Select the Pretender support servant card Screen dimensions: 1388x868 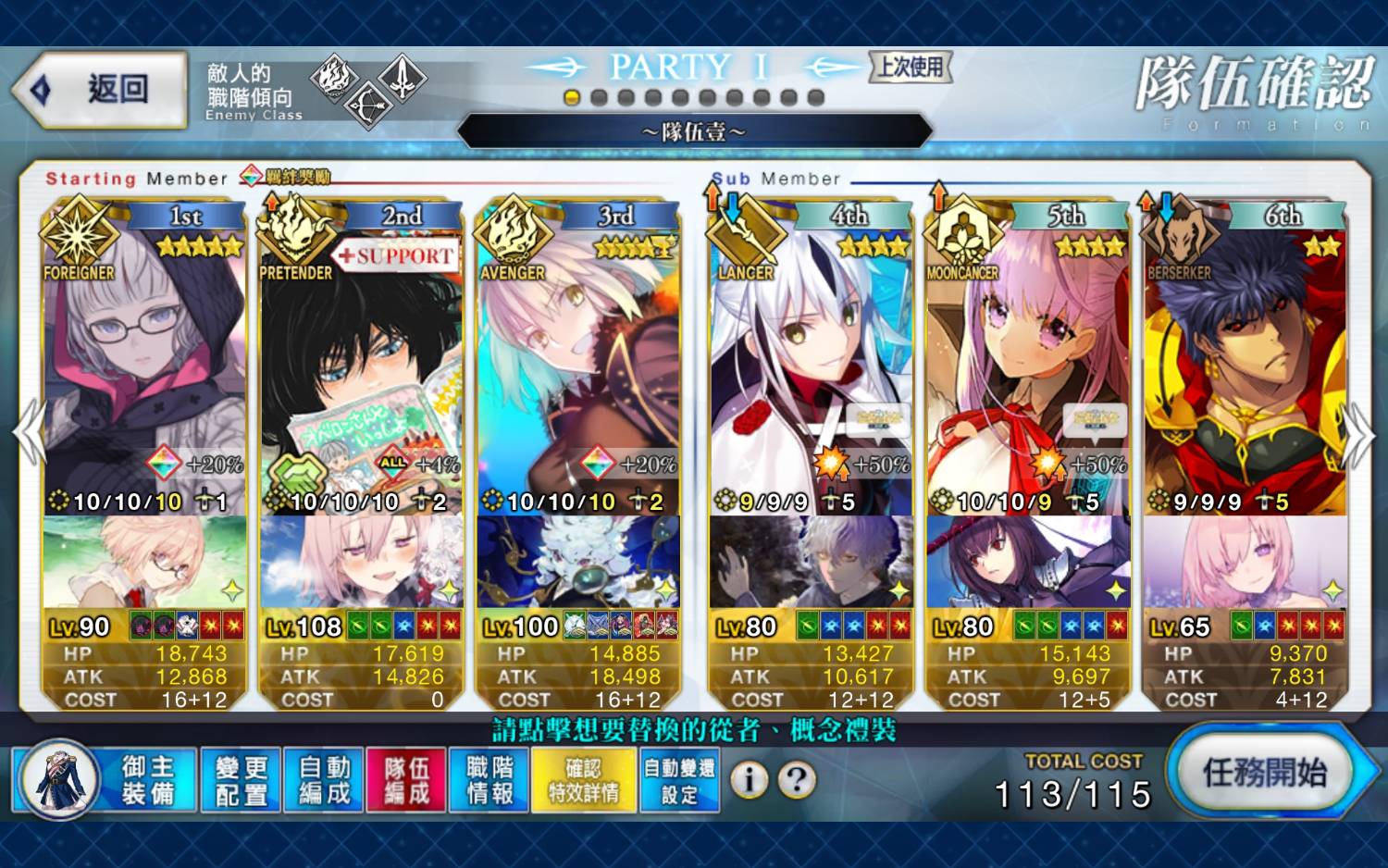click(361, 370)
